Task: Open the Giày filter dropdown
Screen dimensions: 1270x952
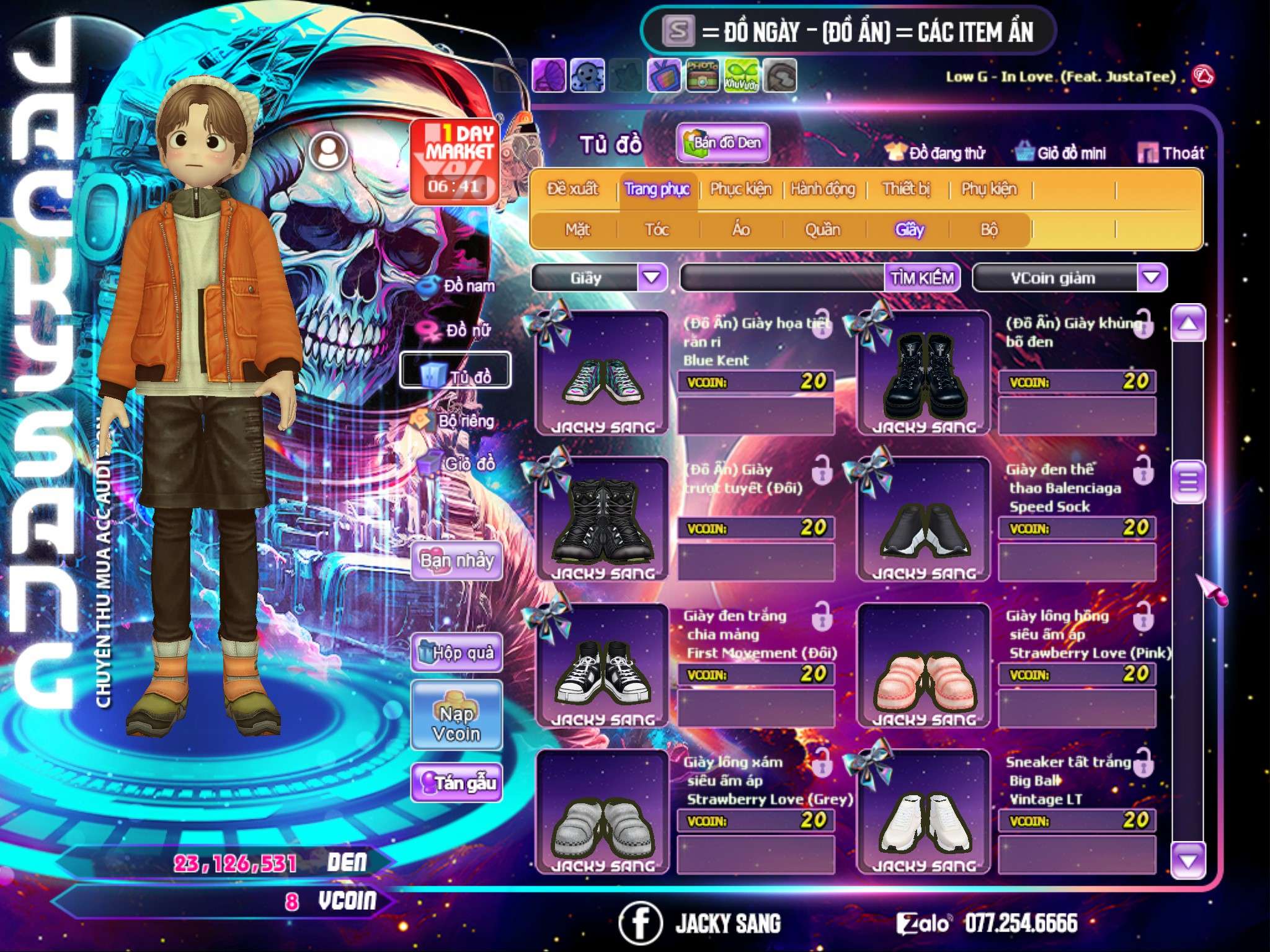Action: pyautogui.click(x=652, y=278)
